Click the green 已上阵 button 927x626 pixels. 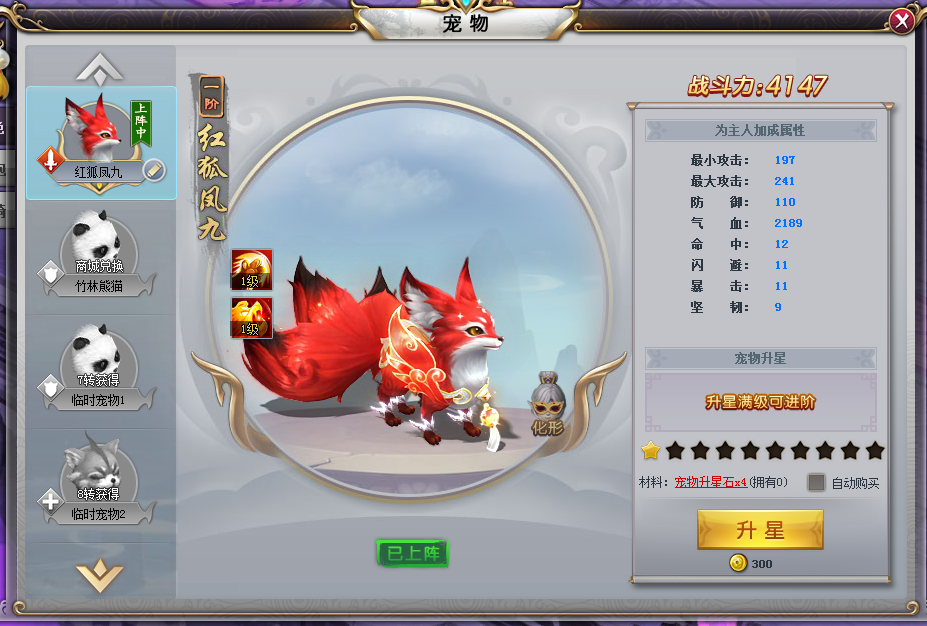coord(412,553)
